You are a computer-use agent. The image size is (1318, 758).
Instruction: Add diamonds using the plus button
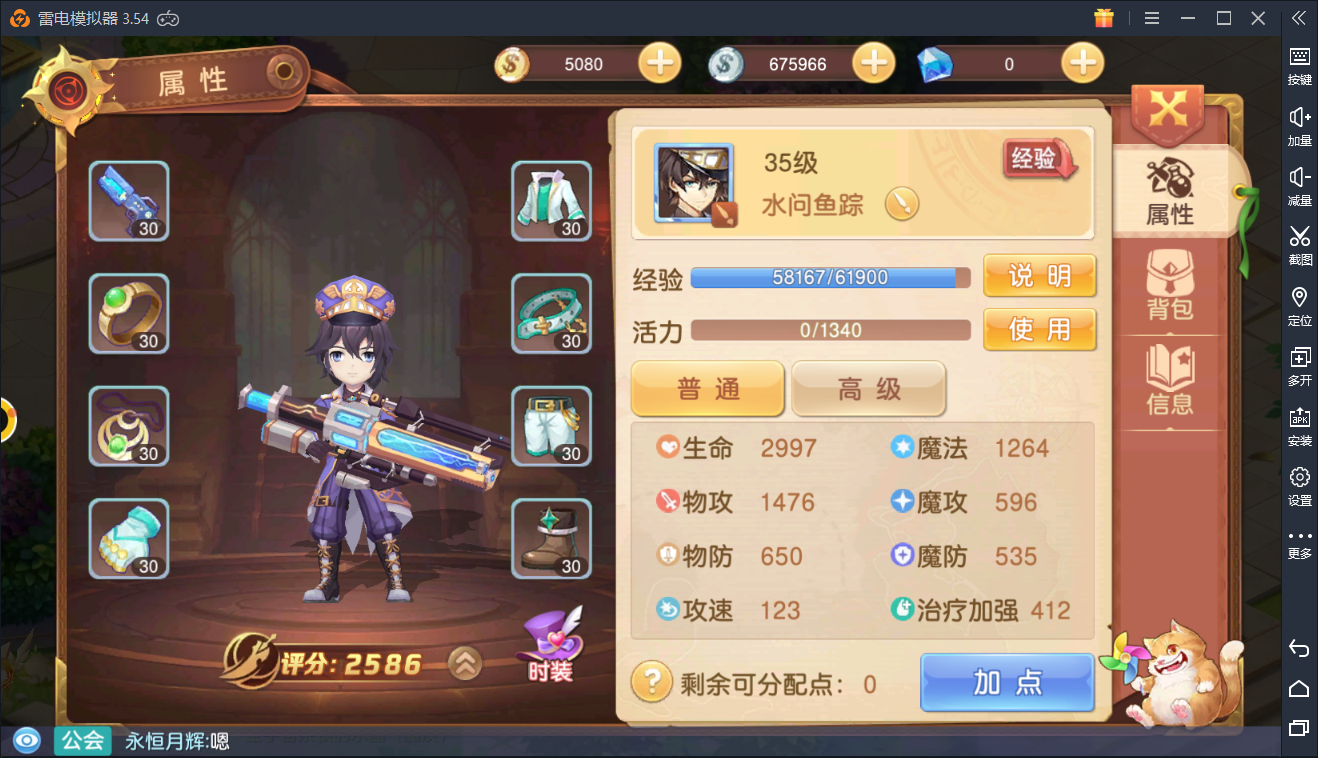pos(1082,64)
